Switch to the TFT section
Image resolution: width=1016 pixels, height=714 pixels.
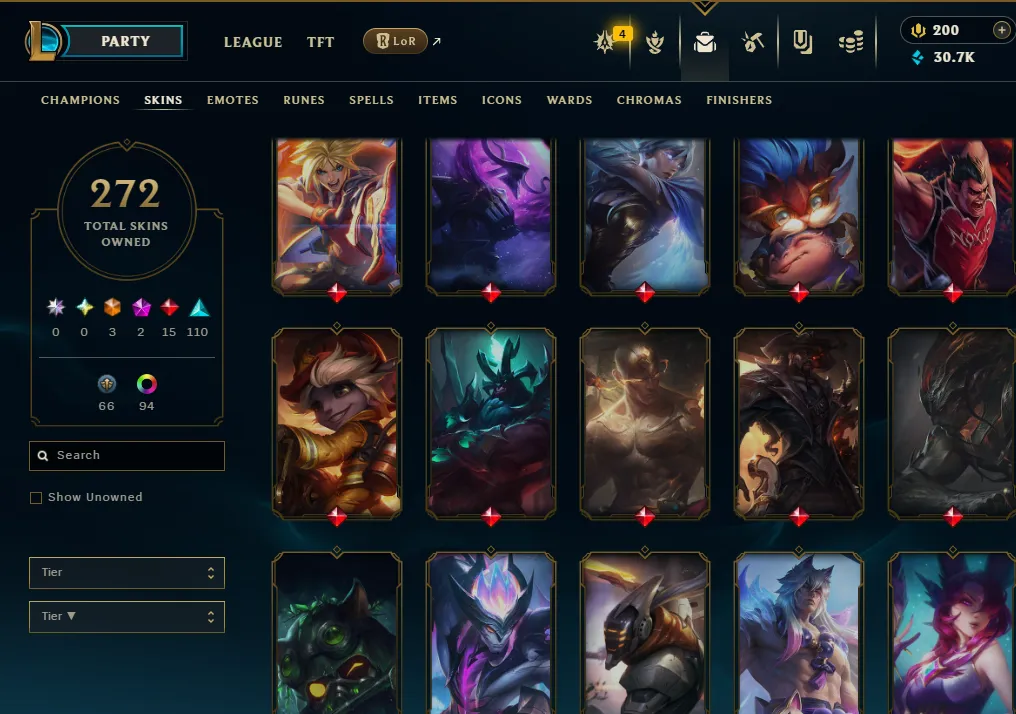coord(321,42)
